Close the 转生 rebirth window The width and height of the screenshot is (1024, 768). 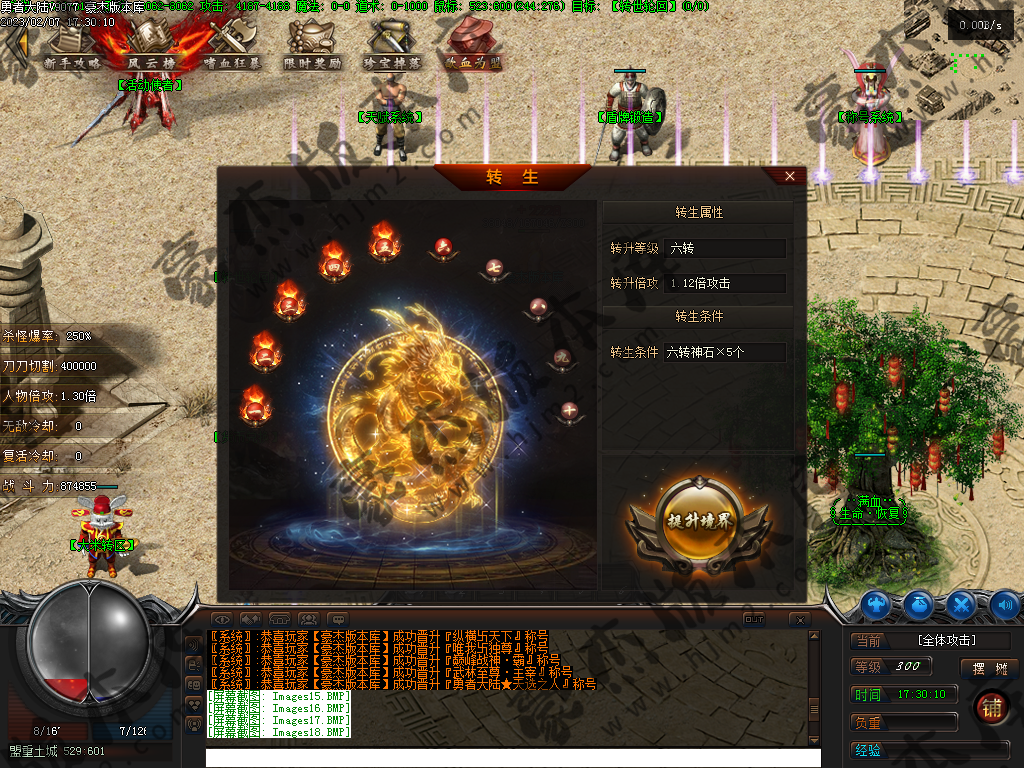pos(790,176)
